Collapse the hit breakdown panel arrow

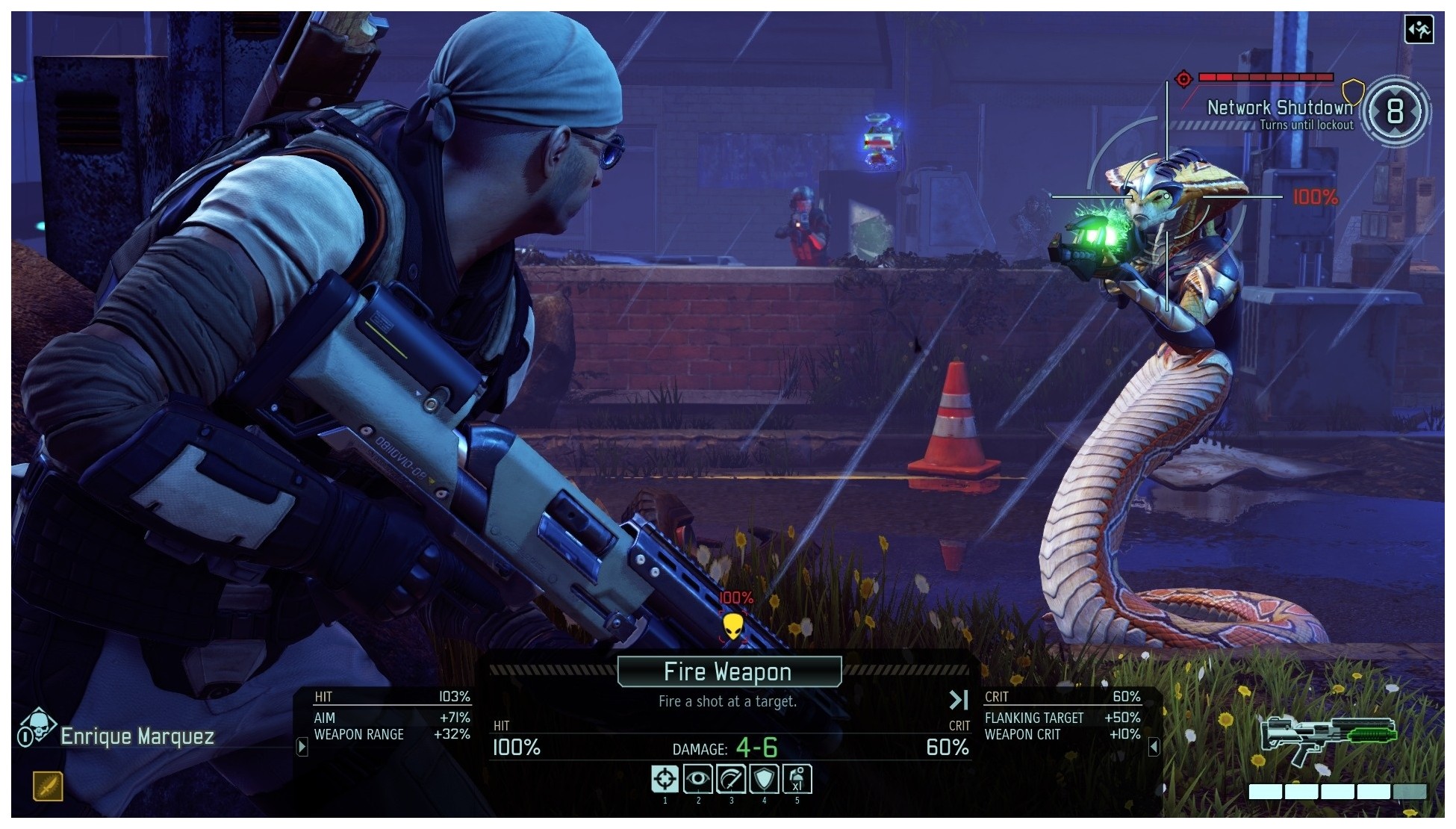(x=302, y=746)
